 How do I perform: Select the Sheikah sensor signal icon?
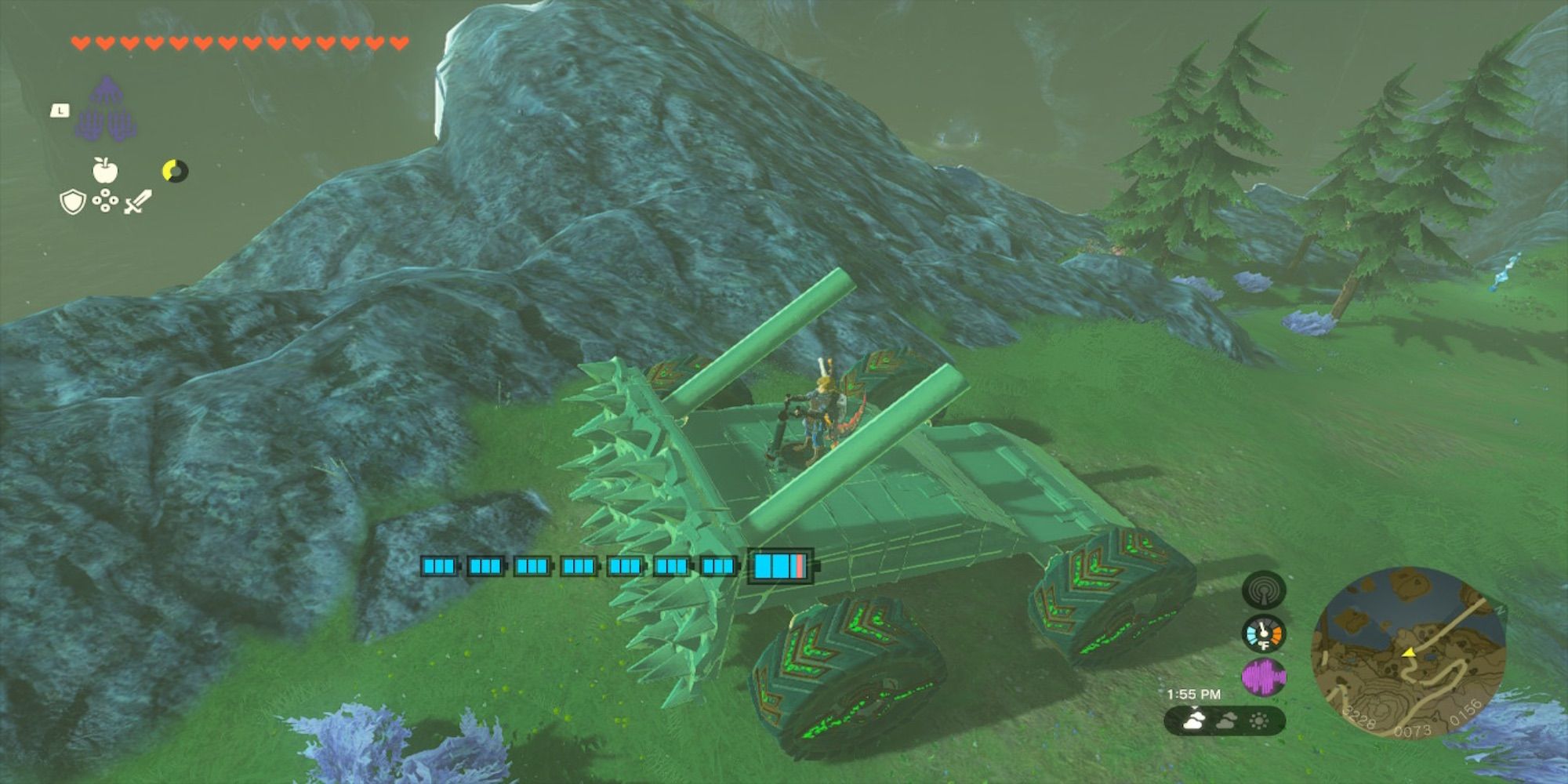pyautogui.click(x=1263, y=590)
